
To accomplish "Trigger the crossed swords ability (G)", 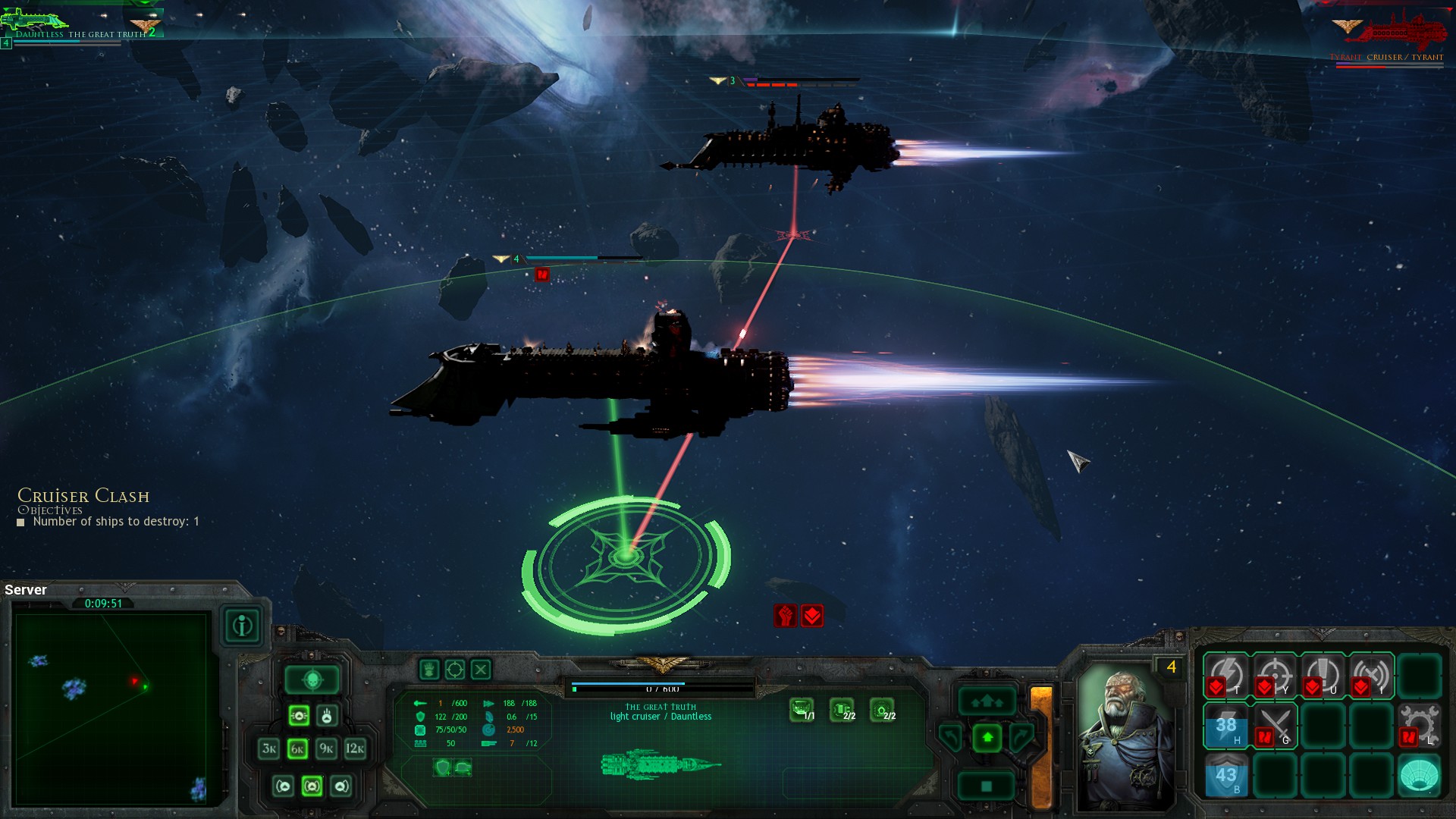I will [1275, 725].
